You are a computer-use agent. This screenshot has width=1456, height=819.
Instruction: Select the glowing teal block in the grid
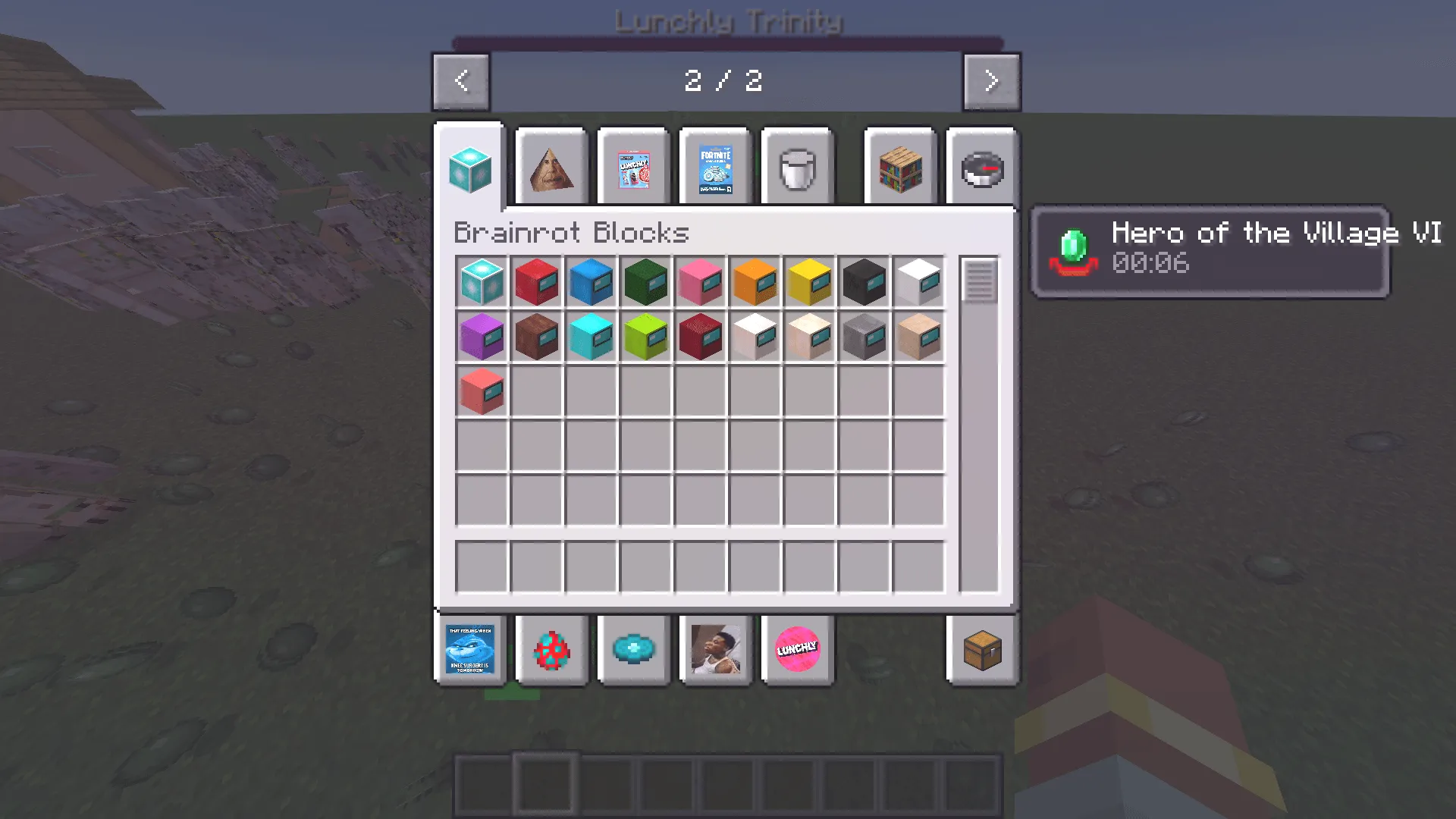pyautogui.click(x=482, y=282)
